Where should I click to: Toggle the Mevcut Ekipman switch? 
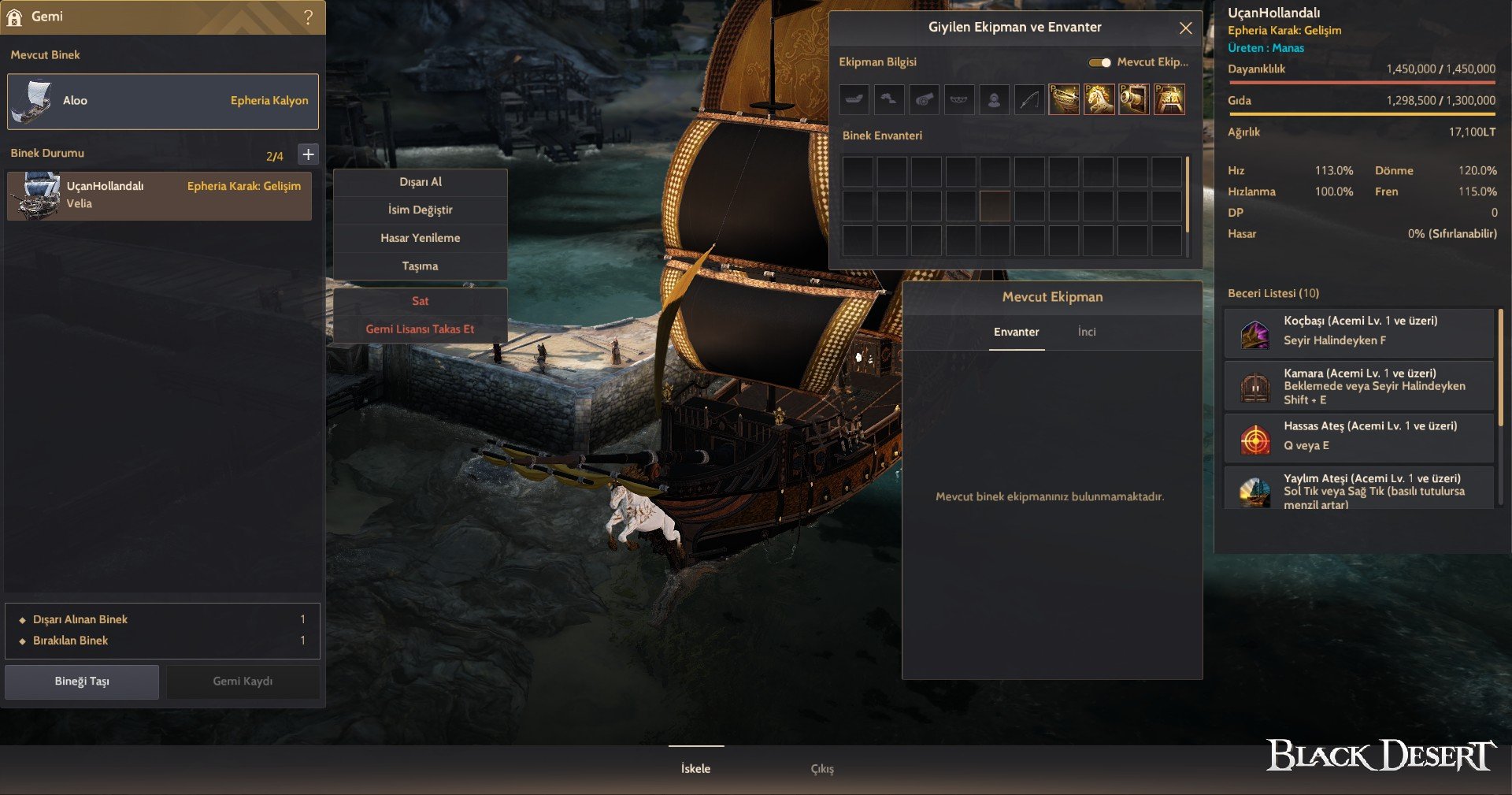(1099, 62)
